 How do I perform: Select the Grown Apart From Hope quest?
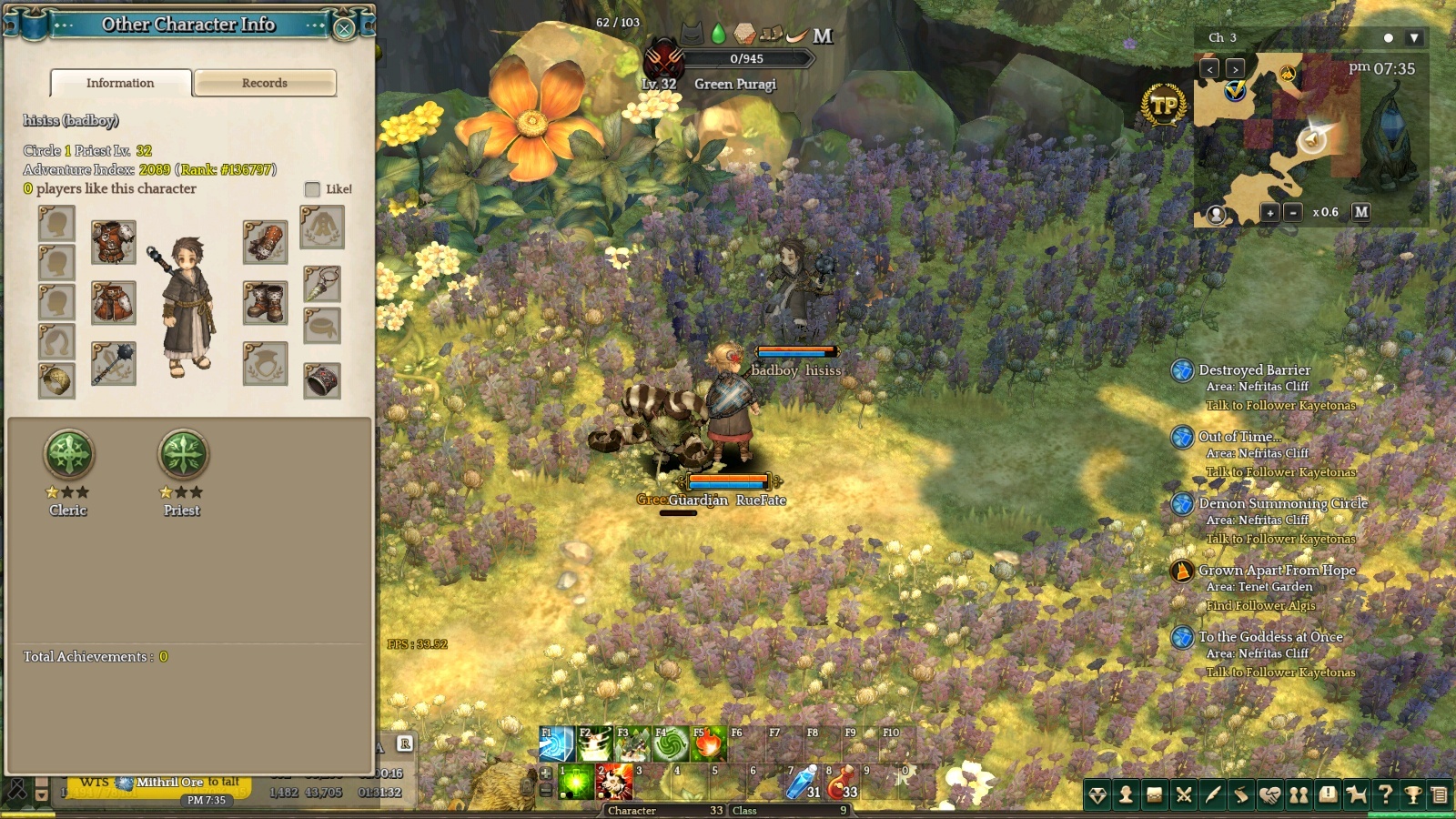1276,571
